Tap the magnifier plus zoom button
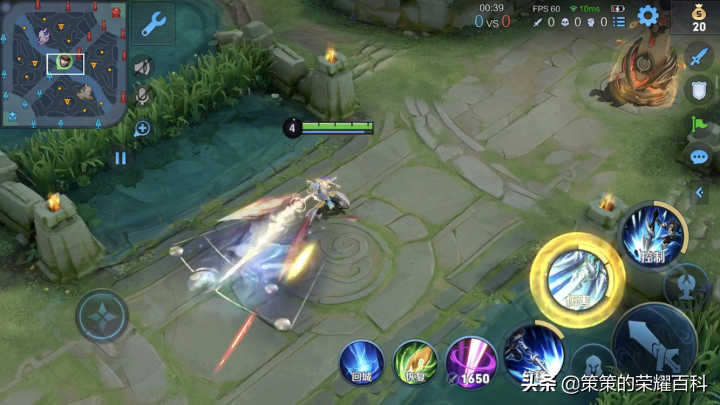Image resolution: width=720 pixels, height=405 pixels. tap(142, 128)
